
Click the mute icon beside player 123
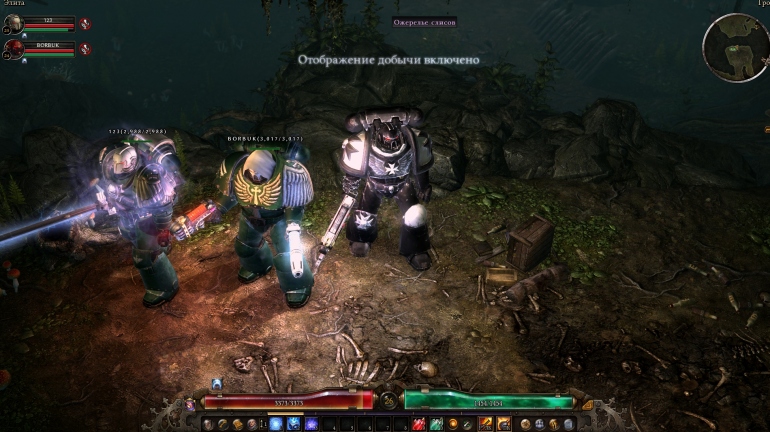[85, 23]
